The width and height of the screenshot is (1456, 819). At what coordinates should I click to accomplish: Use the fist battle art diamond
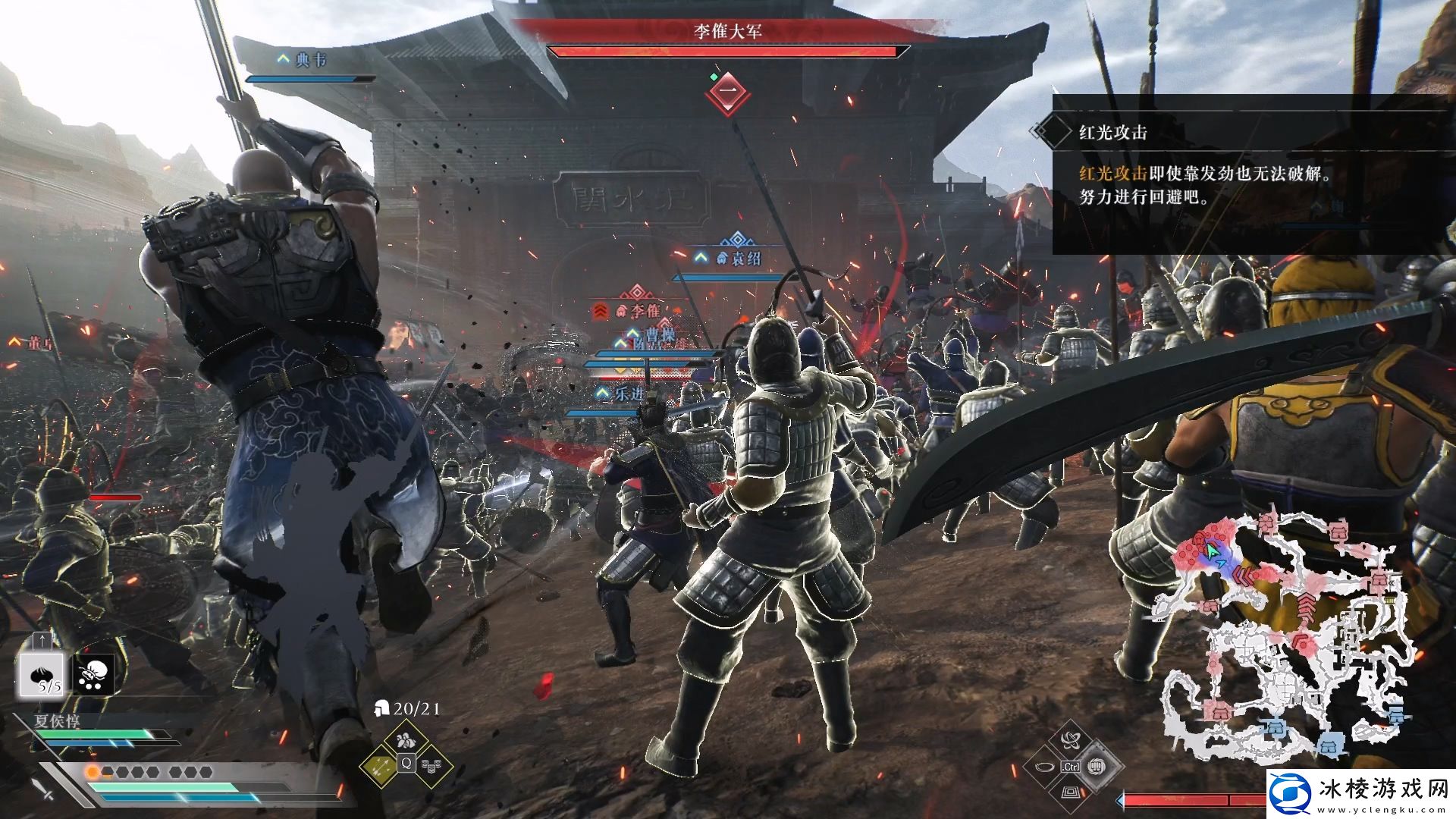pyautogui.click(x=1097, y=766)
